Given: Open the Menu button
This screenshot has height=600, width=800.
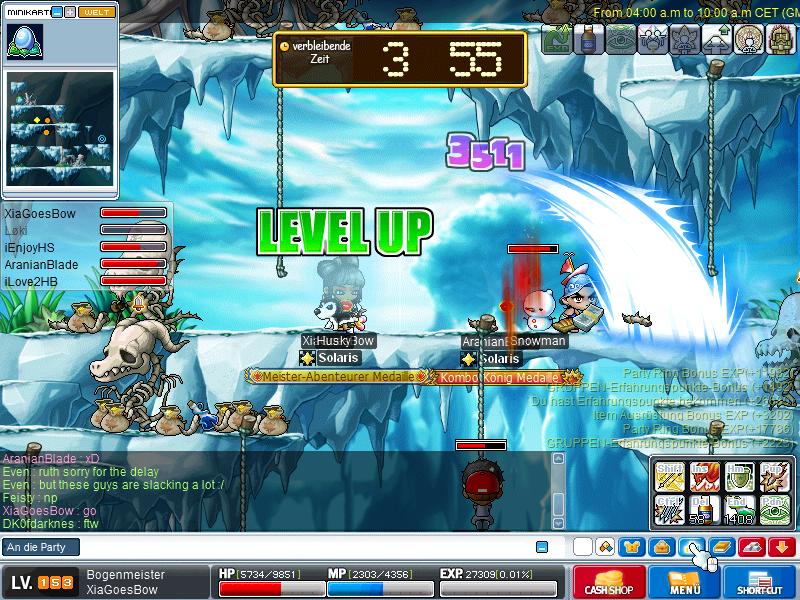Looking at the screenshot, I should click(x=685, y=583).
